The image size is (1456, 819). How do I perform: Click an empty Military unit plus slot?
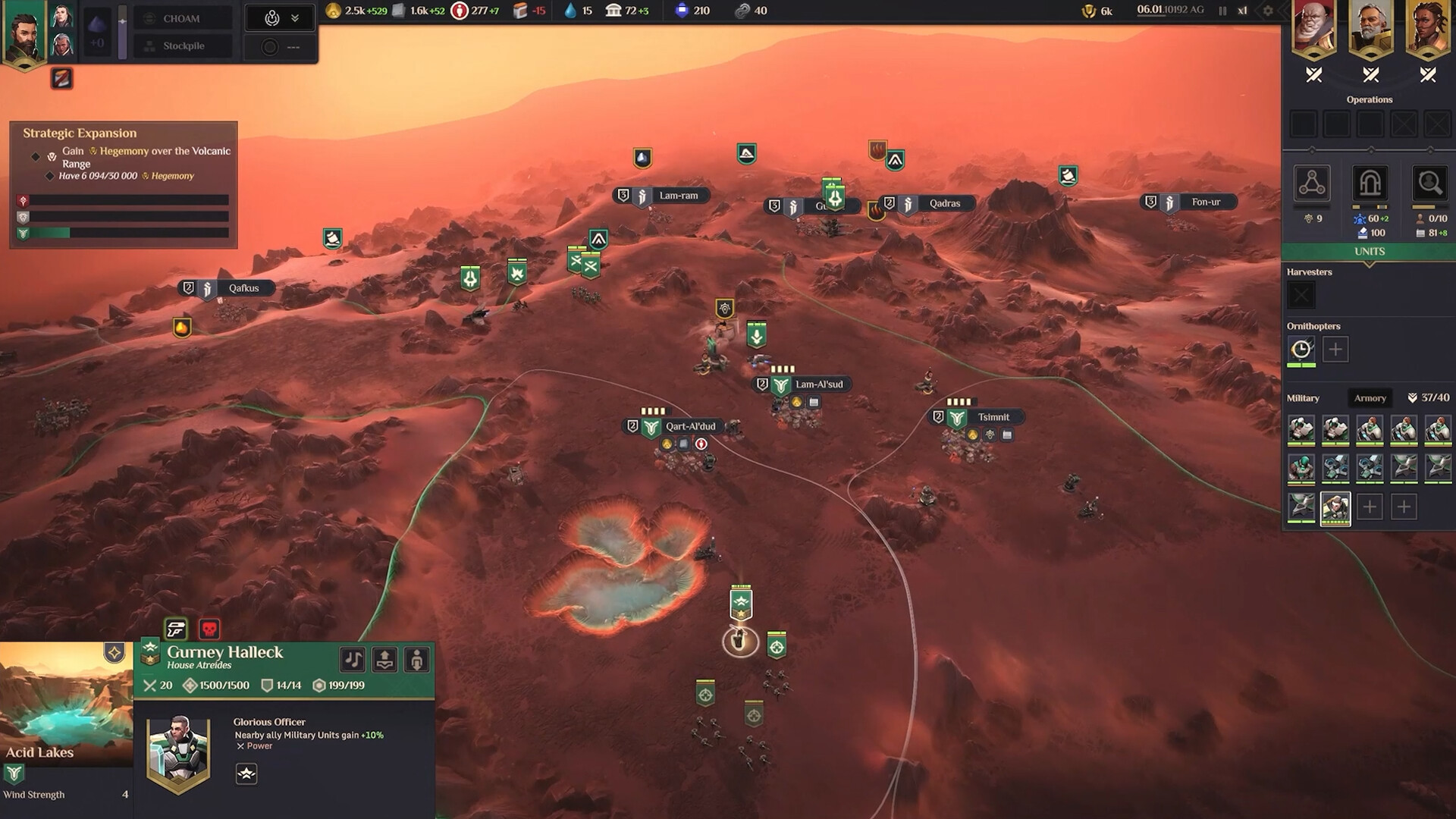coord(1370,507)
